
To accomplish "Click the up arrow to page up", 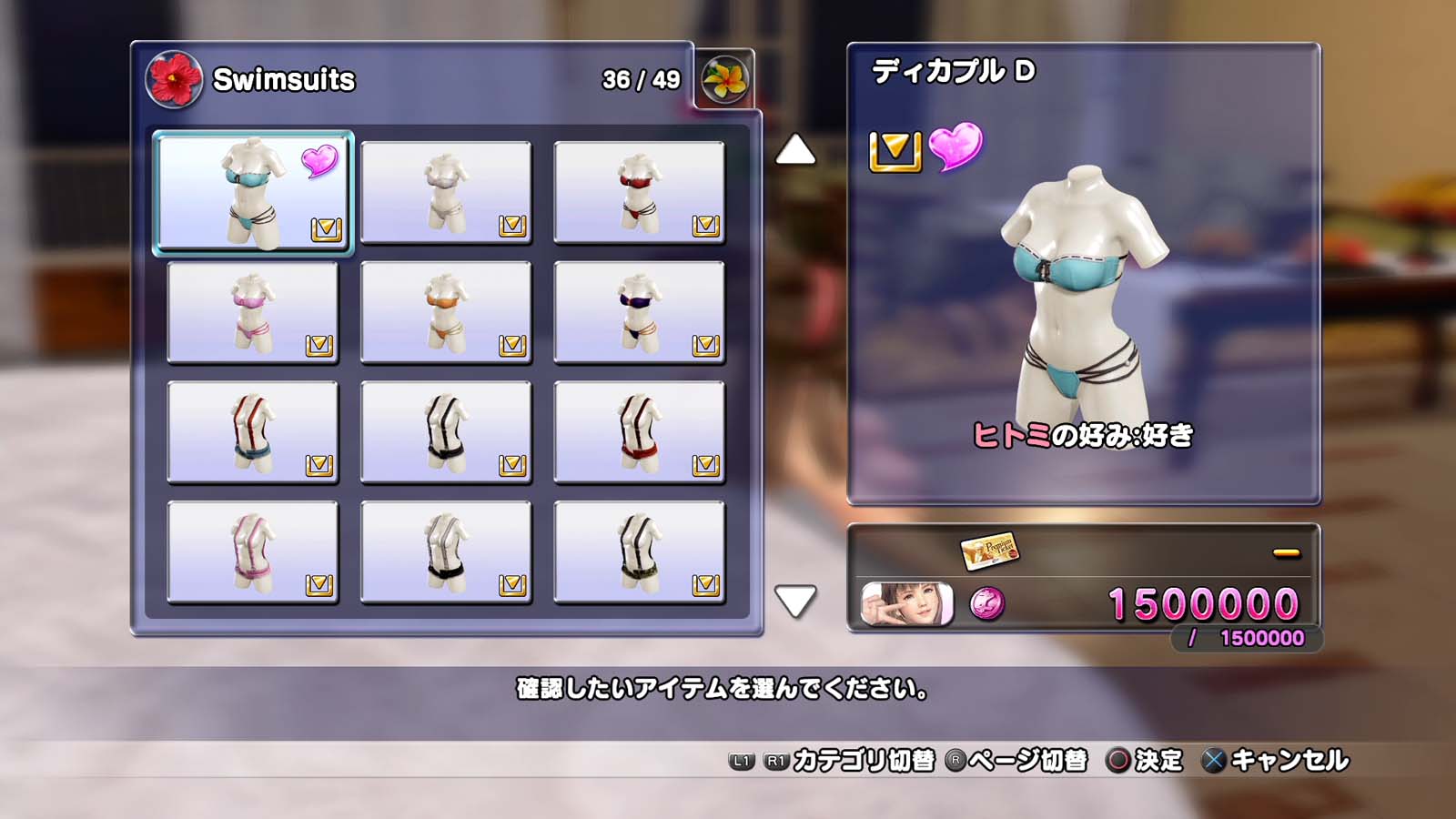I will 795,149.
